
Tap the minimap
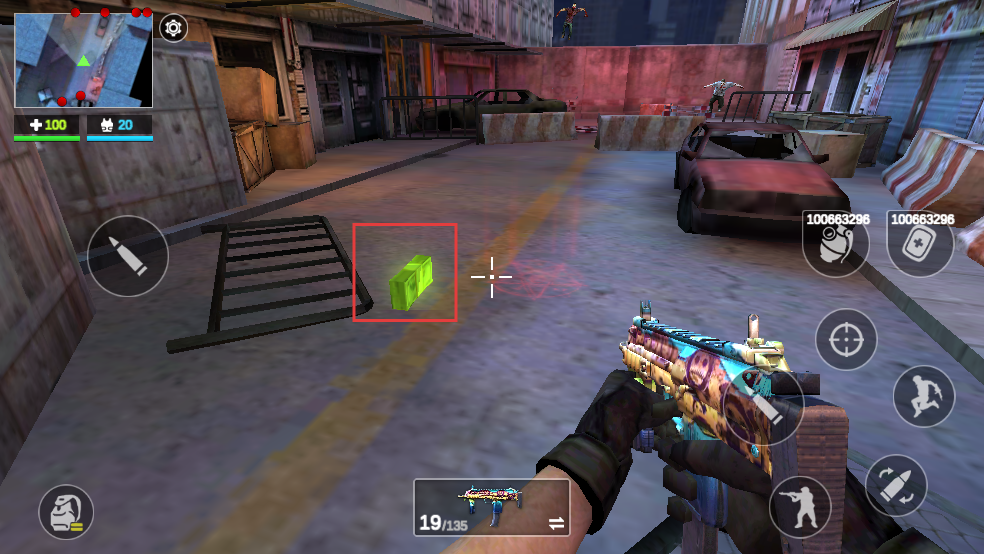click(x=83, y=60)
